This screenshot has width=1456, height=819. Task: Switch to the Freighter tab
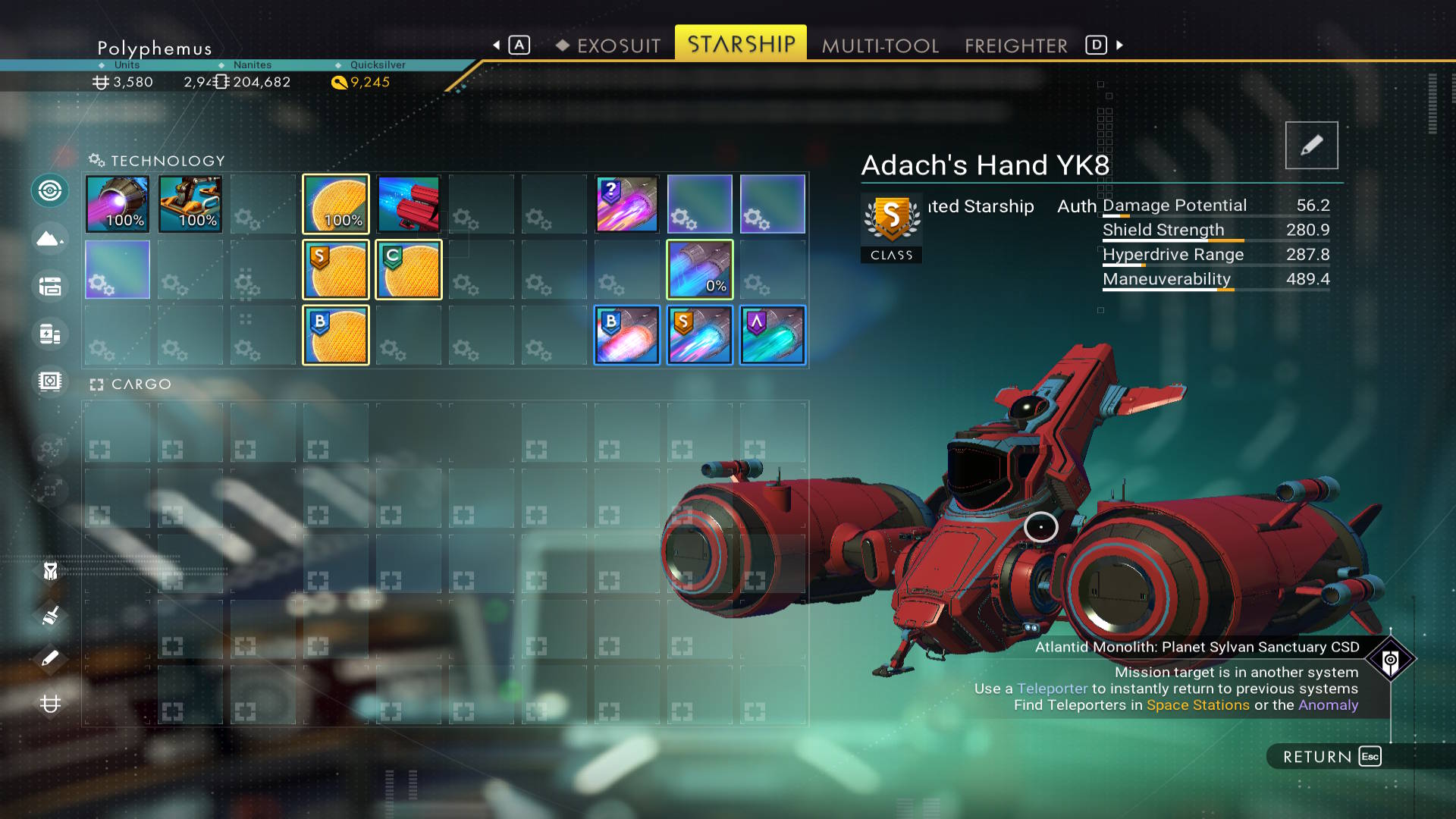click(x=1016, y=45)
